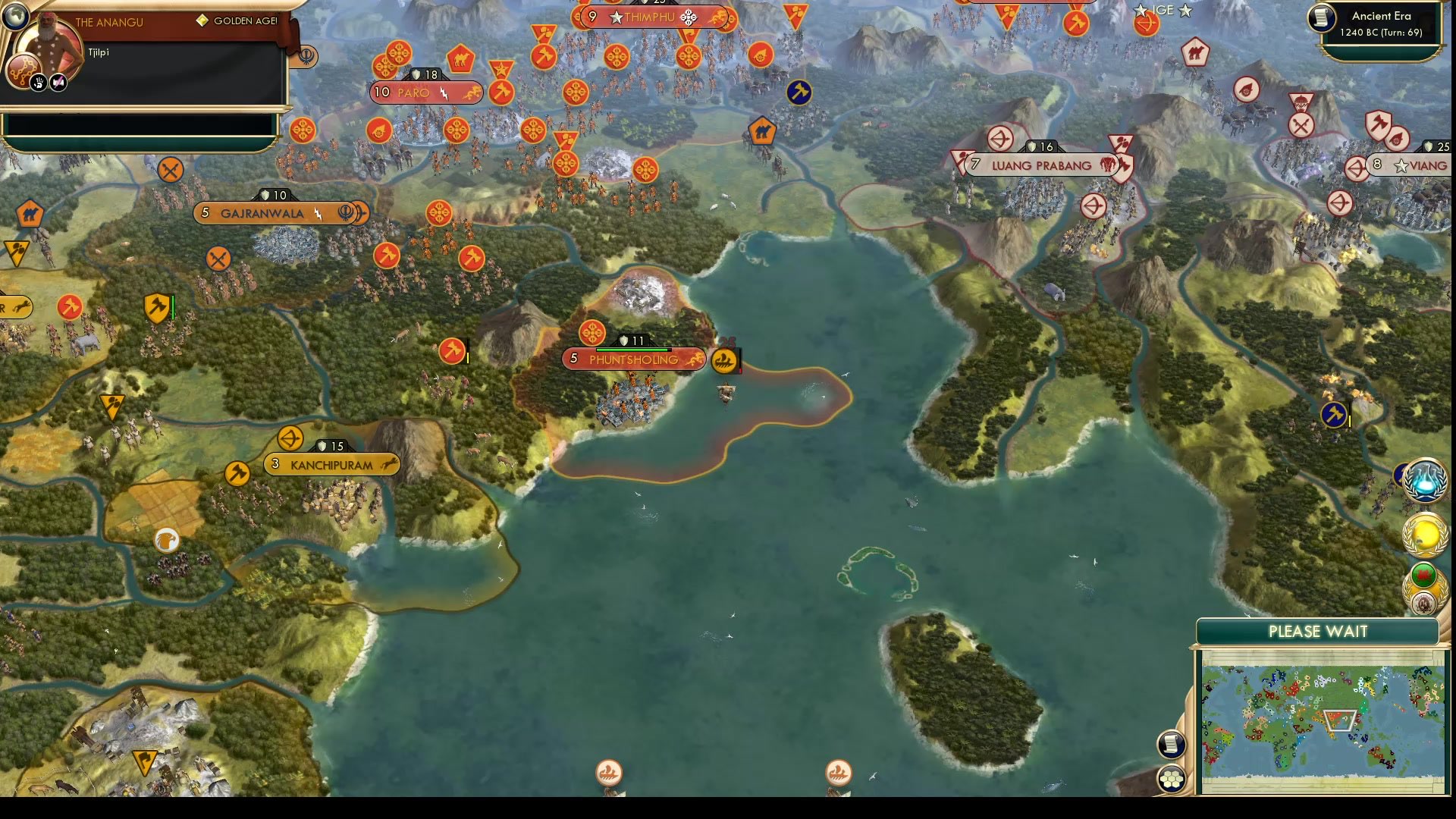The width and height of the screenshot is (1456, 819).
Task: Click the viewport rectangle on the minimap
Action: [x=1339, y=720]
